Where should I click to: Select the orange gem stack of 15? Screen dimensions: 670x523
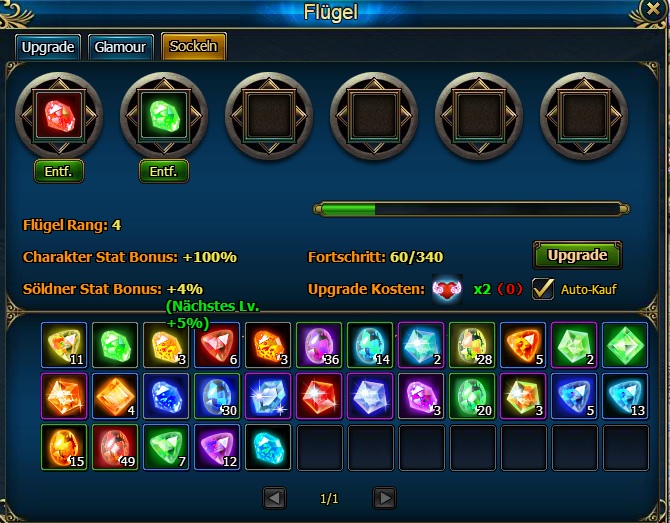[64, 447]
